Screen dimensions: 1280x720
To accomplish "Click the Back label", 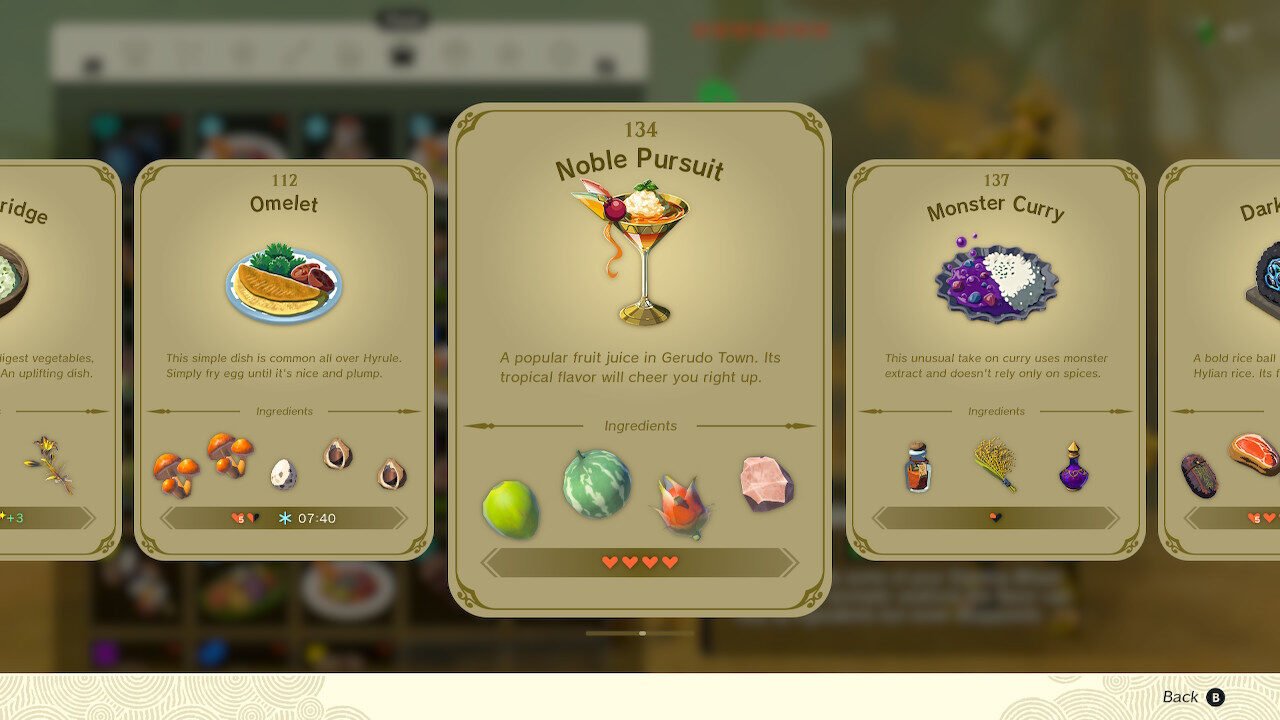I will (1180, 697).
